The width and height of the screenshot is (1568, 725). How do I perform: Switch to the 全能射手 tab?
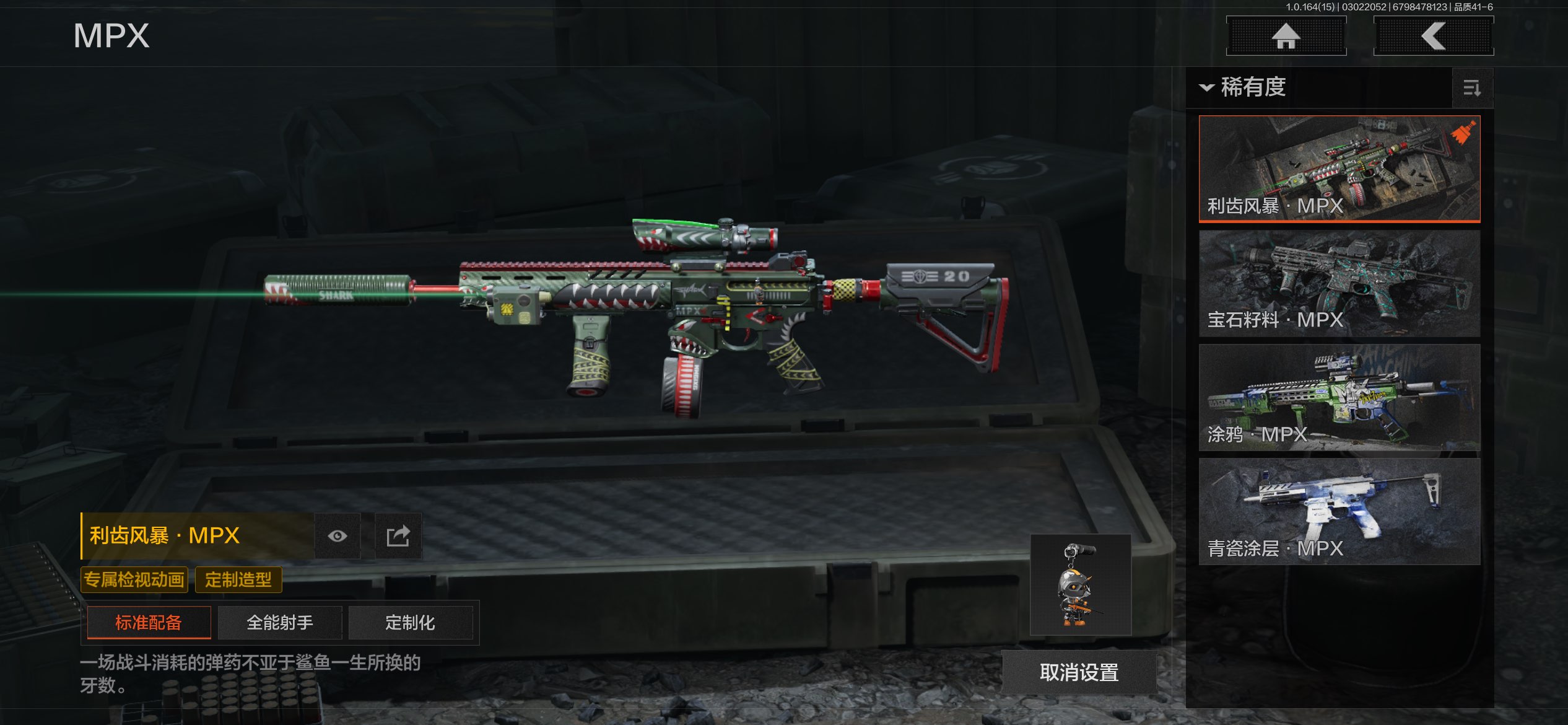tap(280, 623)
